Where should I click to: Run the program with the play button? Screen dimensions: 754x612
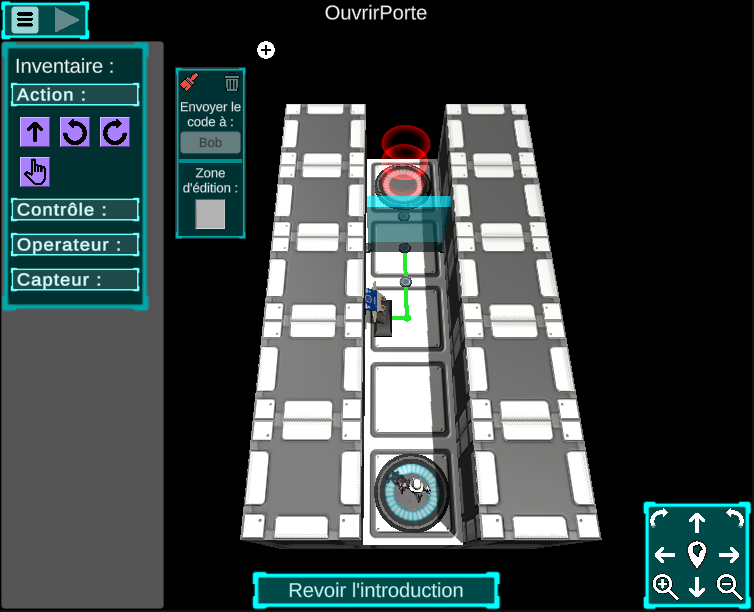point(67,19)
